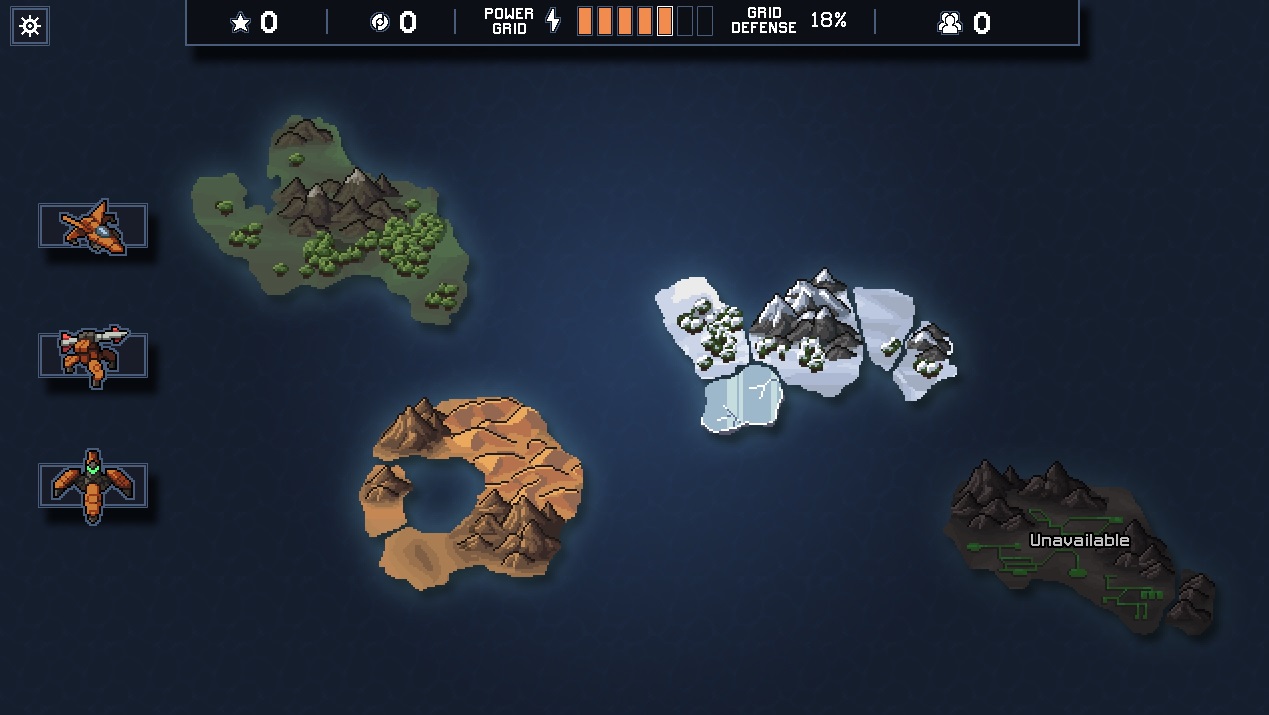Choose the missile-carrying orange ship
Viewport: 1269px width, 715px height.
pyautogui.click(x=93, y=355)
